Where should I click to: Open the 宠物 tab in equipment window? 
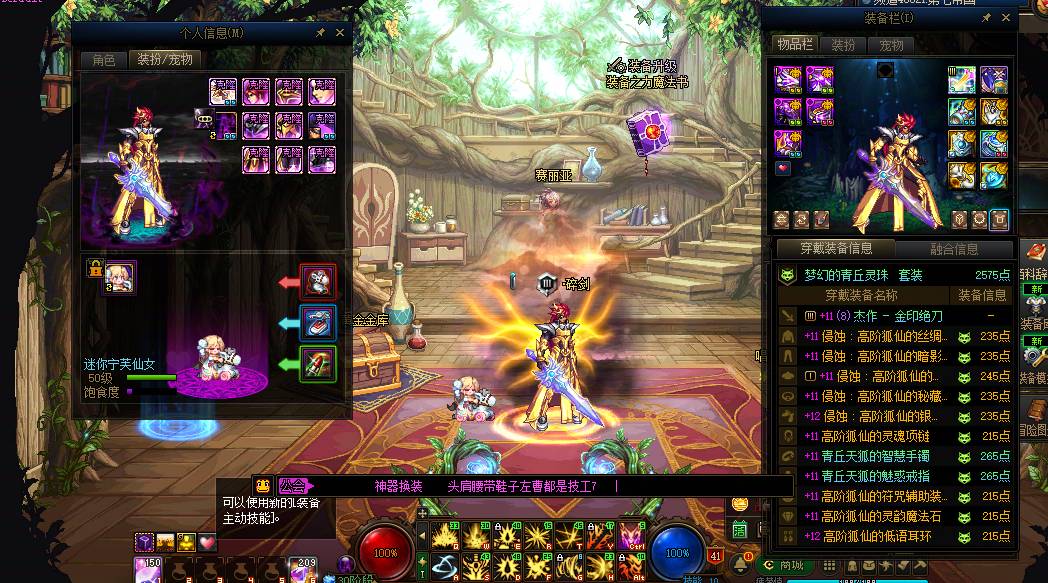coord(891,45)
